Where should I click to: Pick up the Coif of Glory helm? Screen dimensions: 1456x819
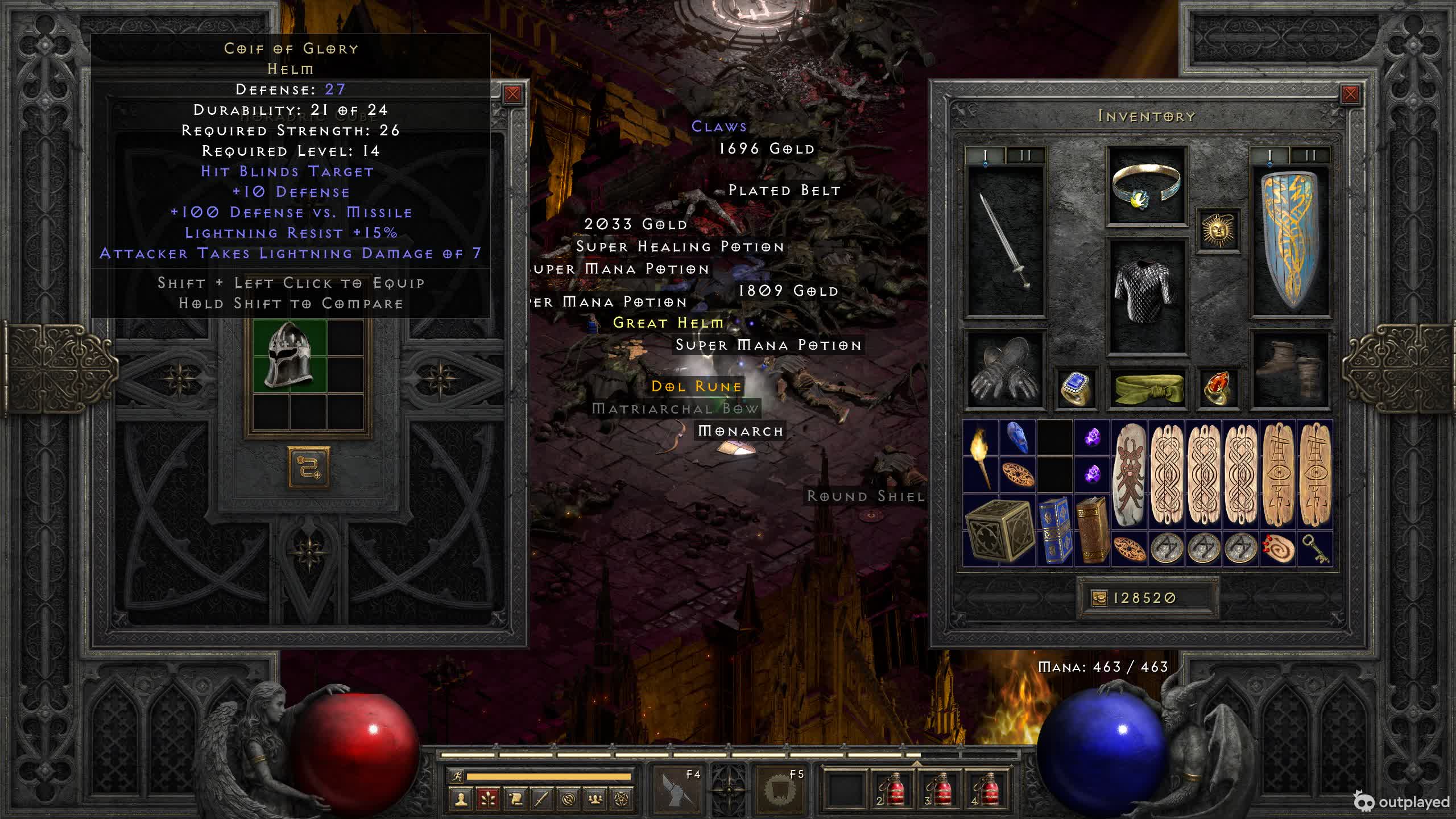pyautogui.click(x=289, y=355)
